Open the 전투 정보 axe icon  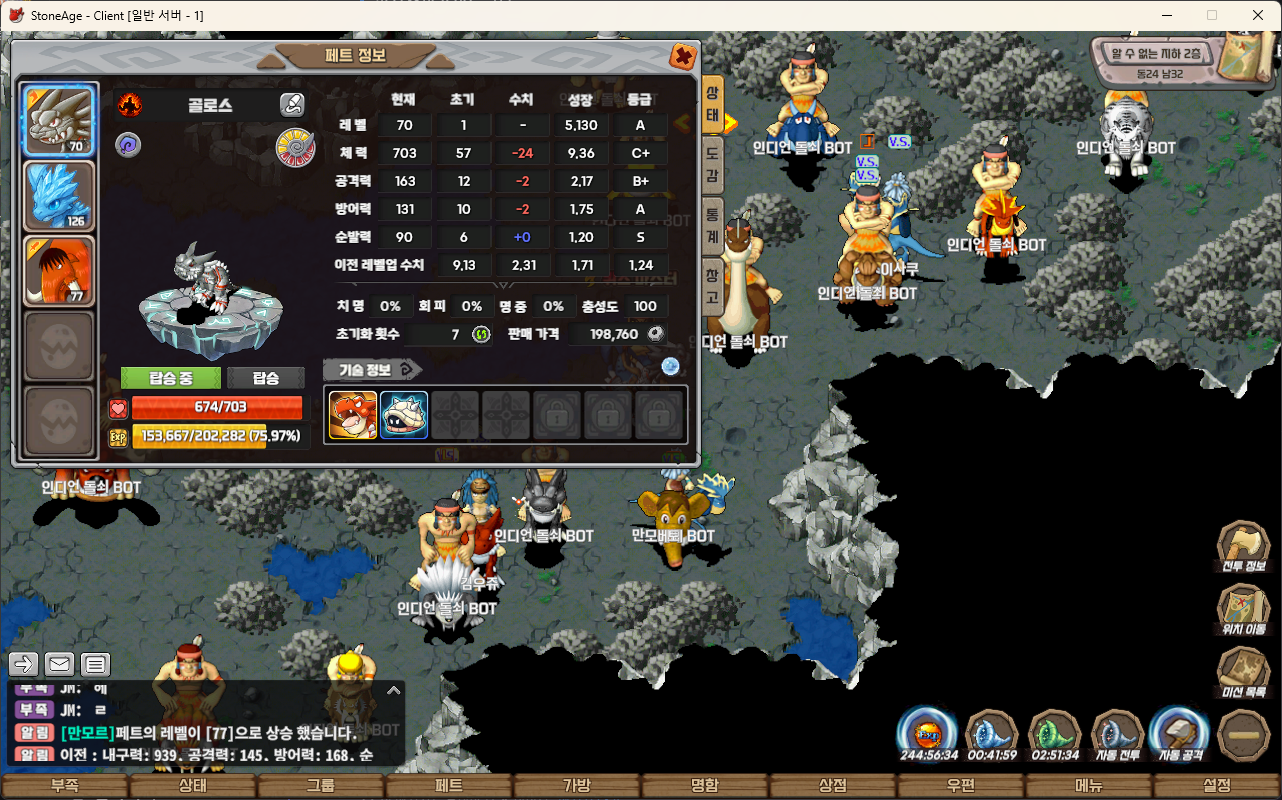1243,545
